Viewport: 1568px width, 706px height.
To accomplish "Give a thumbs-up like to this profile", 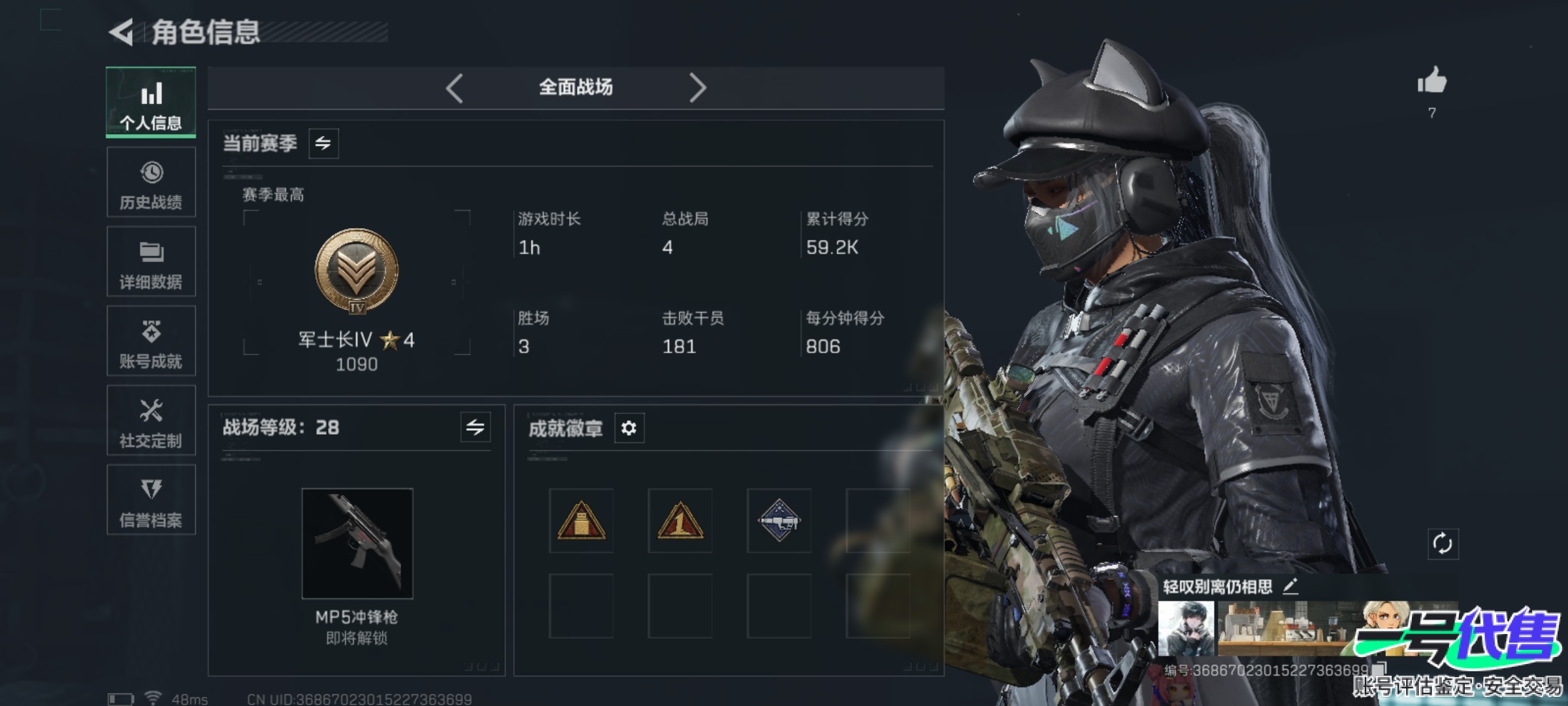I will tap(1432, 82).
